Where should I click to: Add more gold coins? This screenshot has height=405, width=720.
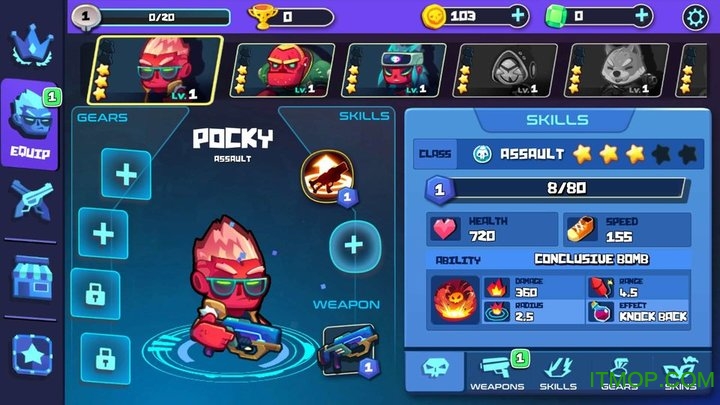517,16
